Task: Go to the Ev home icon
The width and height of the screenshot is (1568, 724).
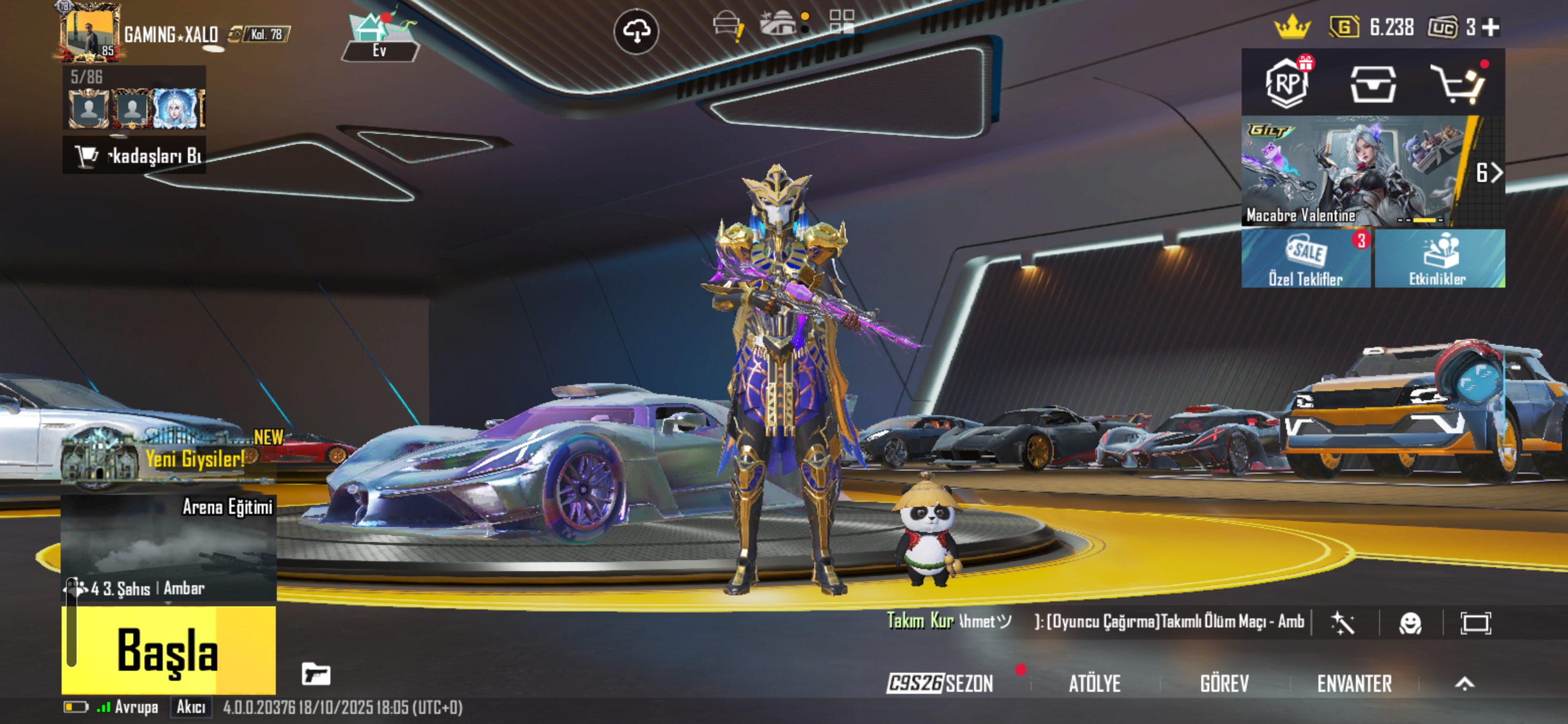Action: (379, 37)
